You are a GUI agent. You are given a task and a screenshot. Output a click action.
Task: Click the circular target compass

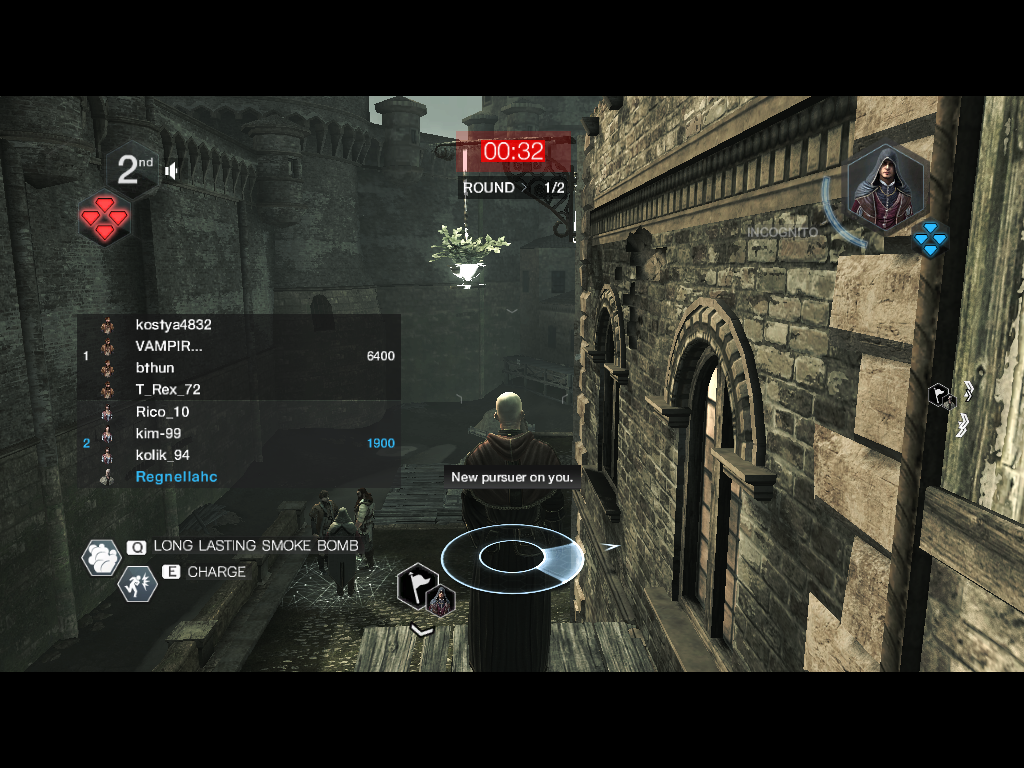point(510,556)
